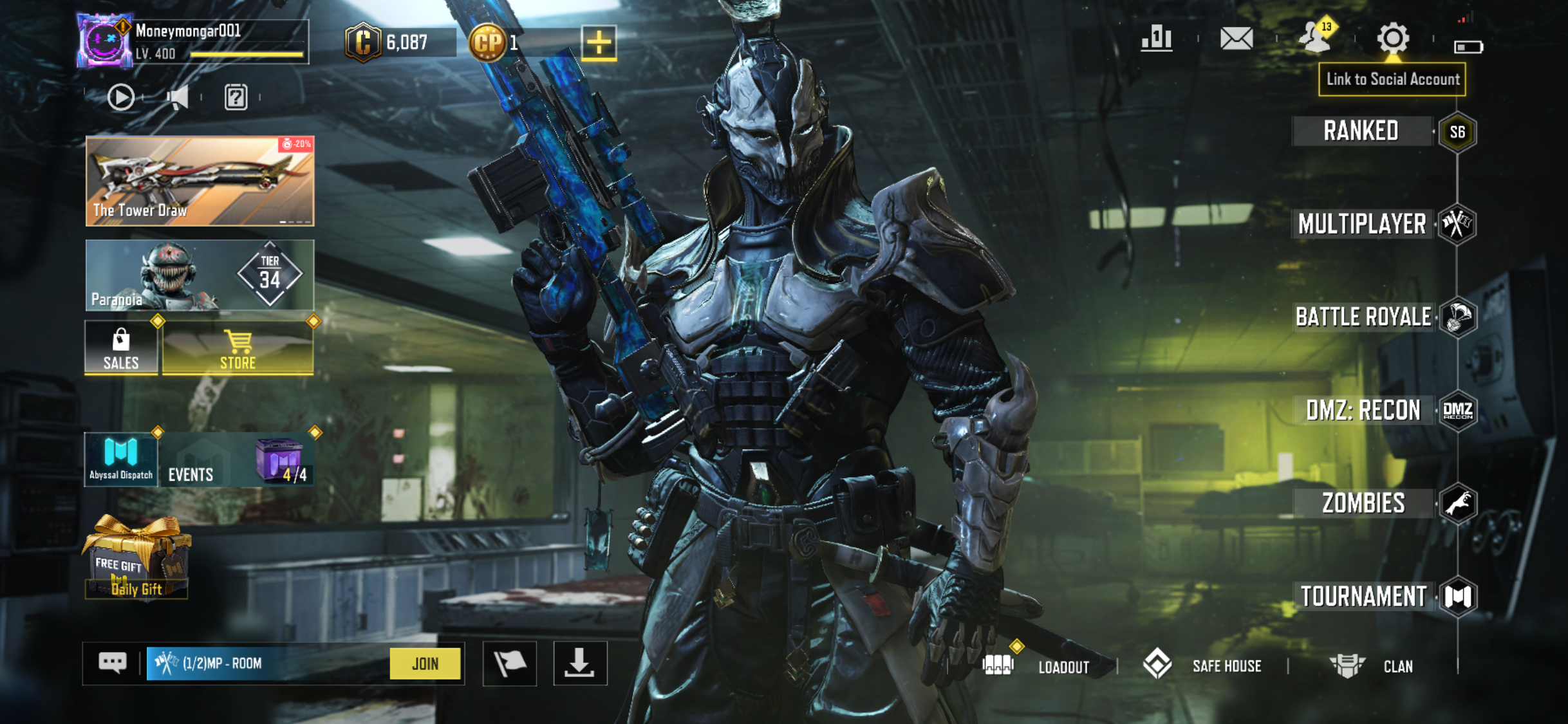Open the mail inbox
This screenshot has height=724, width=1568.
coord(1236,39)
